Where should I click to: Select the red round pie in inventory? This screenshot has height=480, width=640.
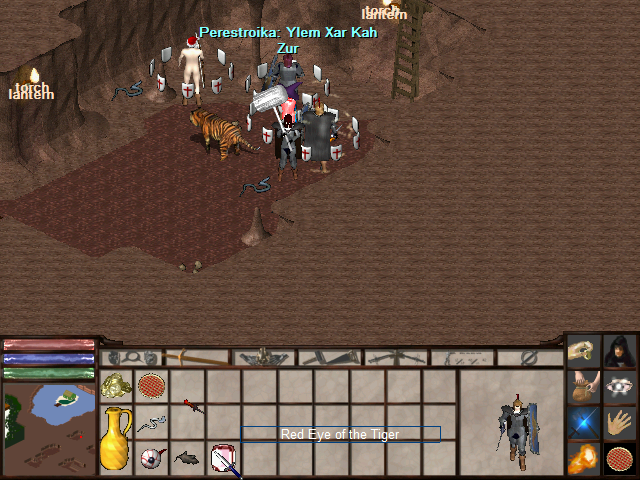click(151, 386)
